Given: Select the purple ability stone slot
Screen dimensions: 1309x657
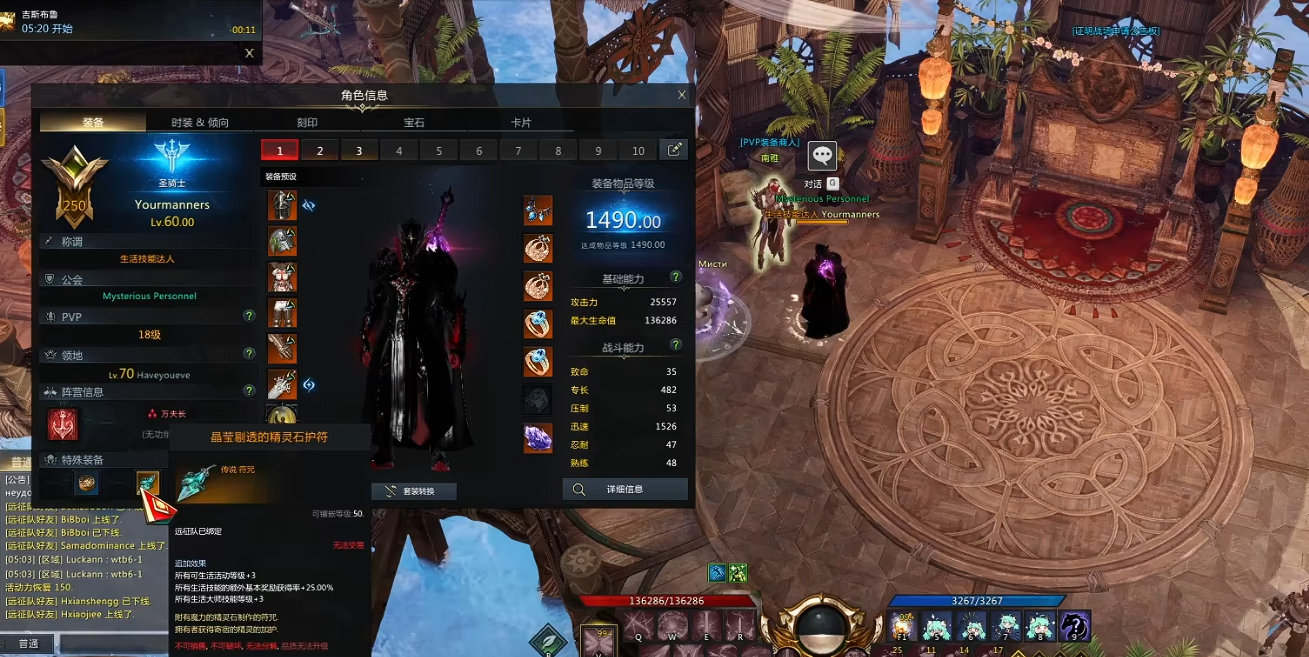Looking at the screenshot, I should coord(538,437).
